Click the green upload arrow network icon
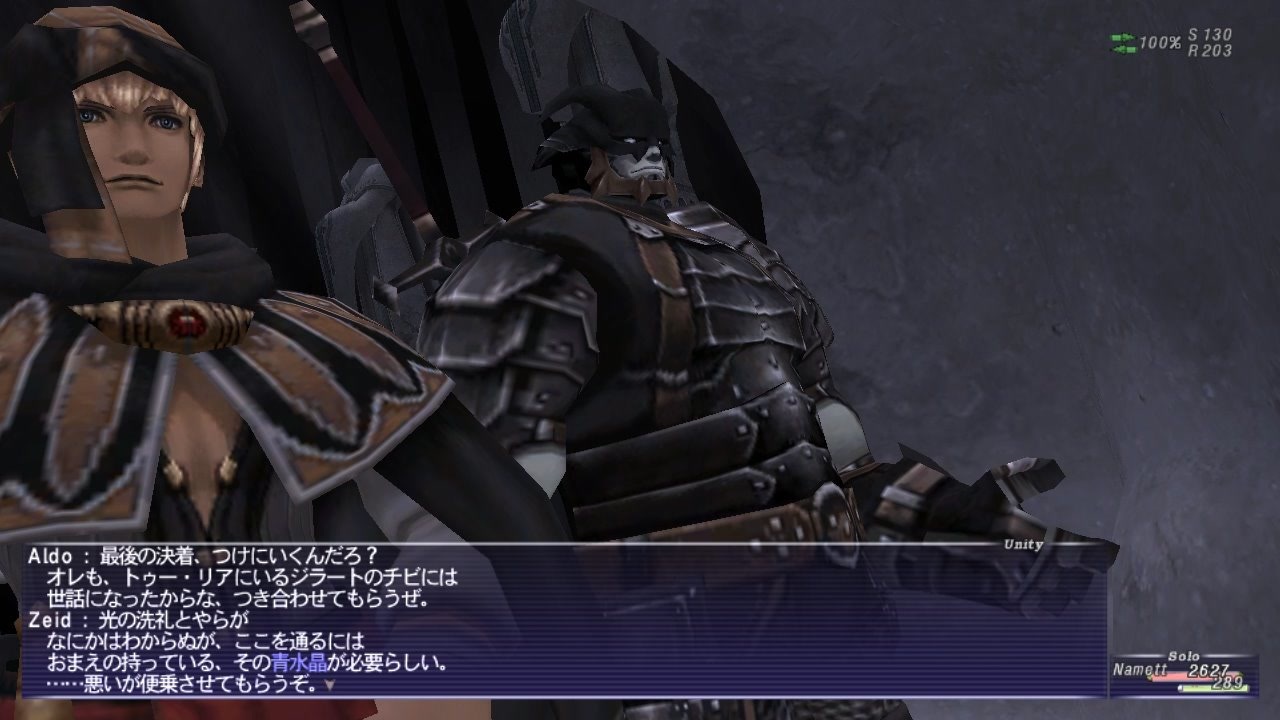 coord(1122,37)
